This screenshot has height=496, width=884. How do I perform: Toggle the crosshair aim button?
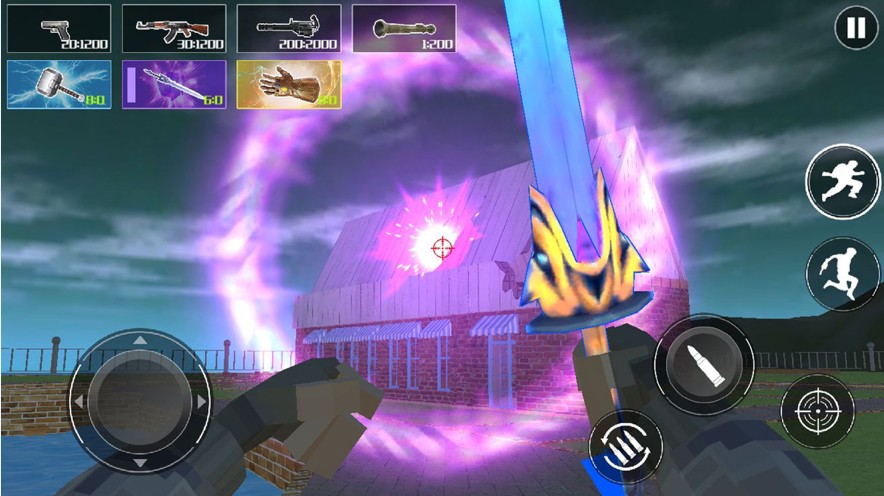point(817,411)
